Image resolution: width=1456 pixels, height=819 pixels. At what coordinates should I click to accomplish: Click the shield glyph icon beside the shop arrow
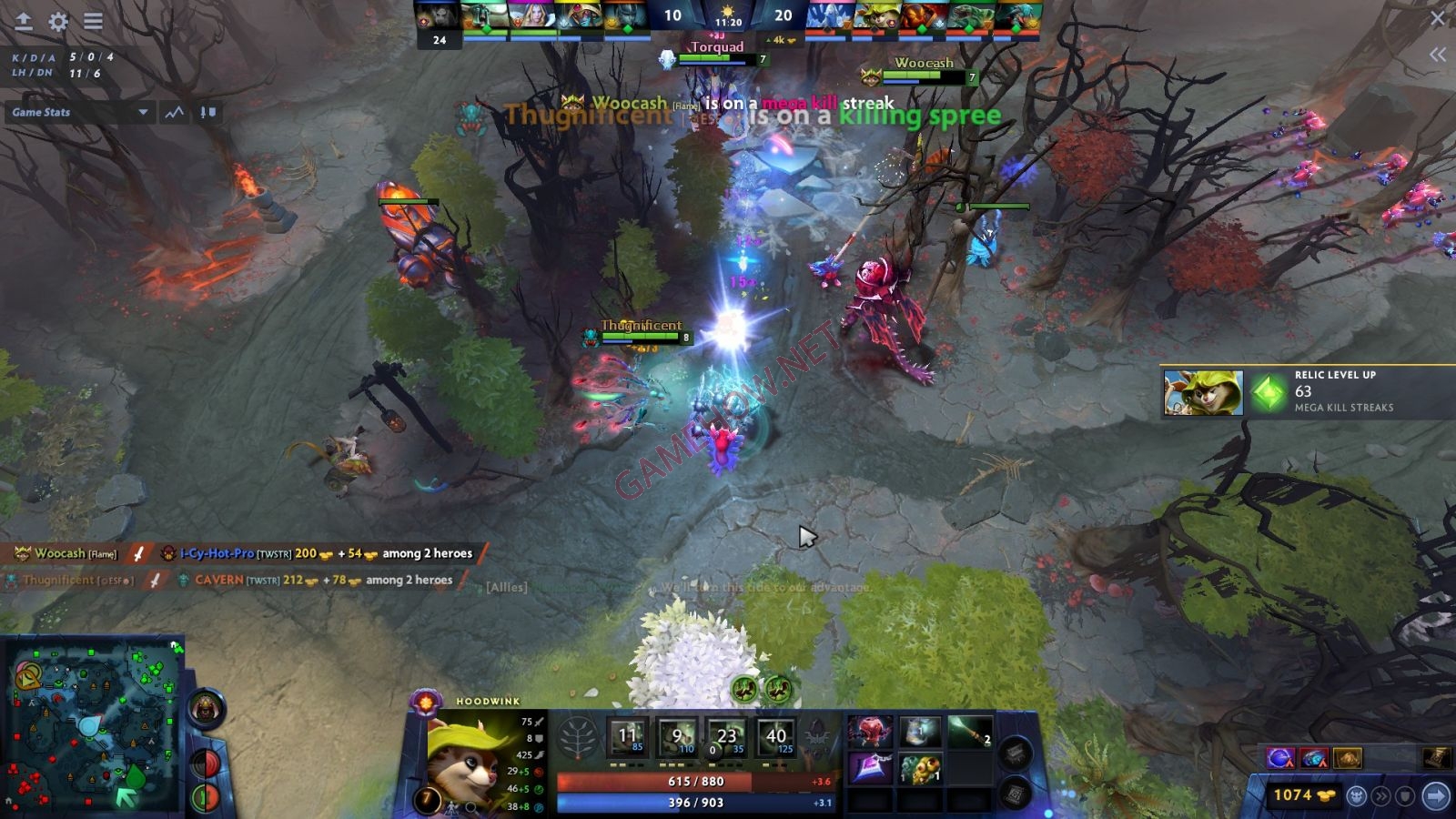pos(1404,794)
